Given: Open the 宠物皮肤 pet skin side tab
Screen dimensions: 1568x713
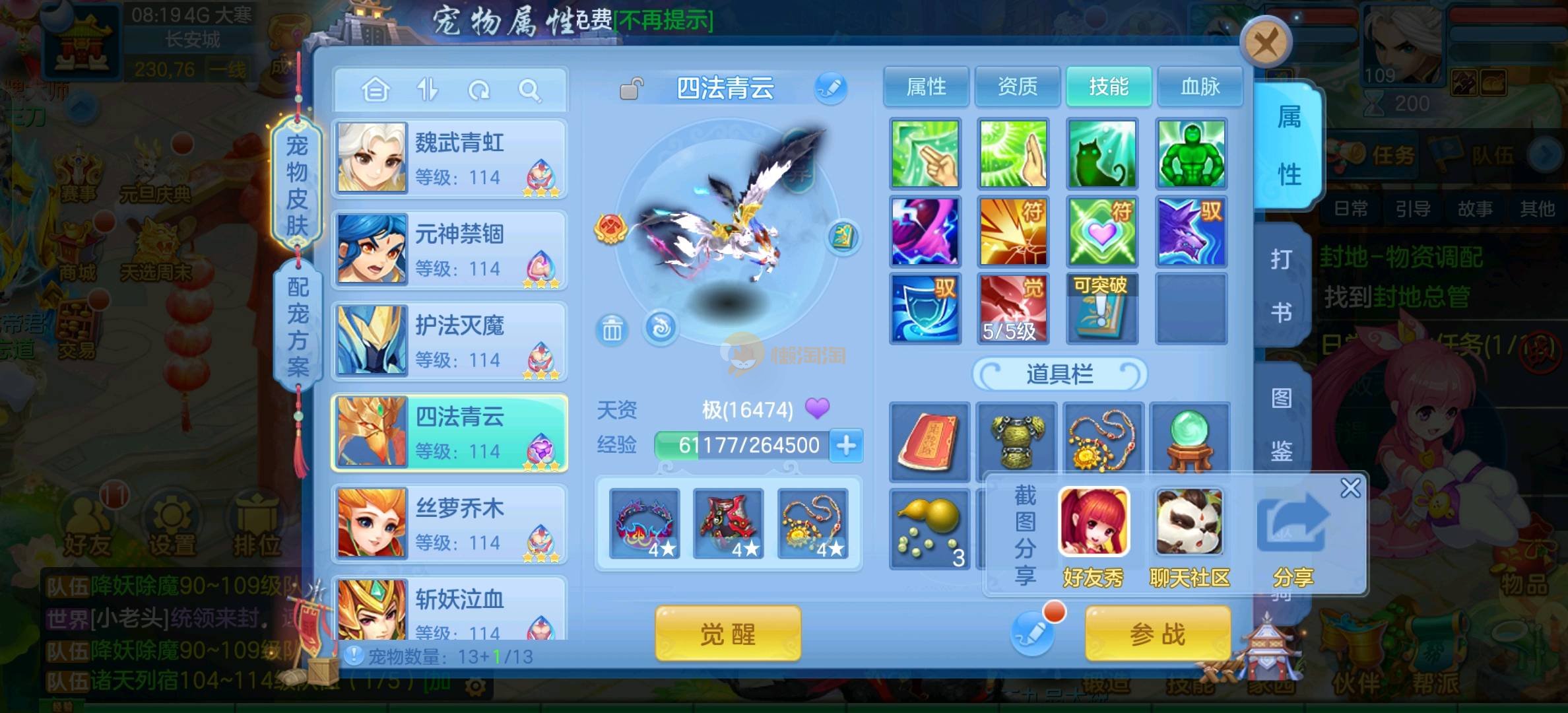Looking at the screenshot, I should 297,185.
